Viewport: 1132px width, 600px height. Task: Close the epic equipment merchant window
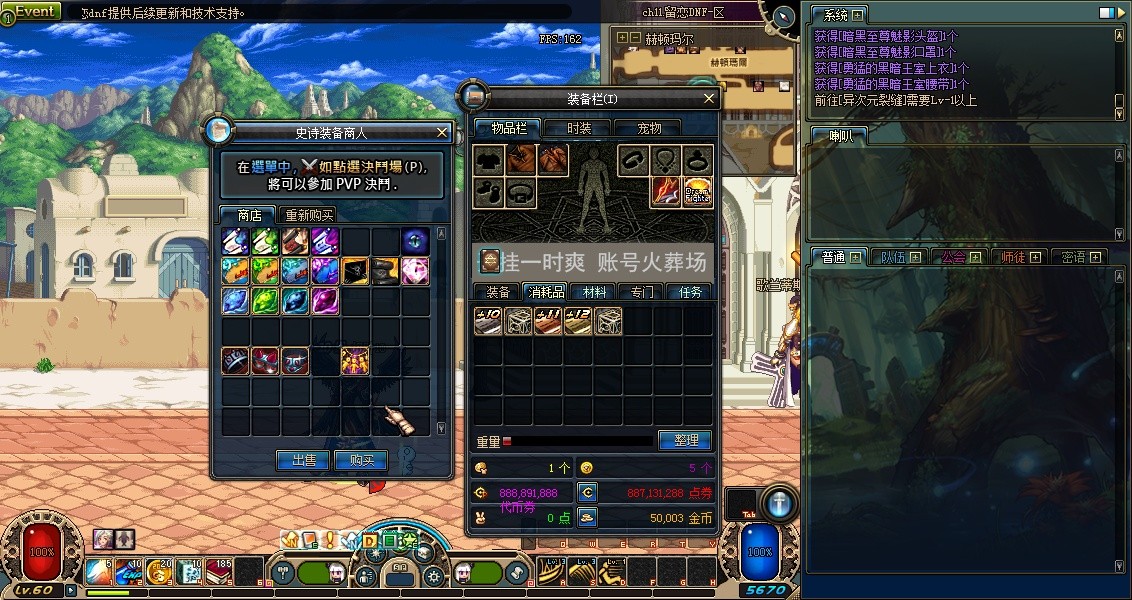442,132
